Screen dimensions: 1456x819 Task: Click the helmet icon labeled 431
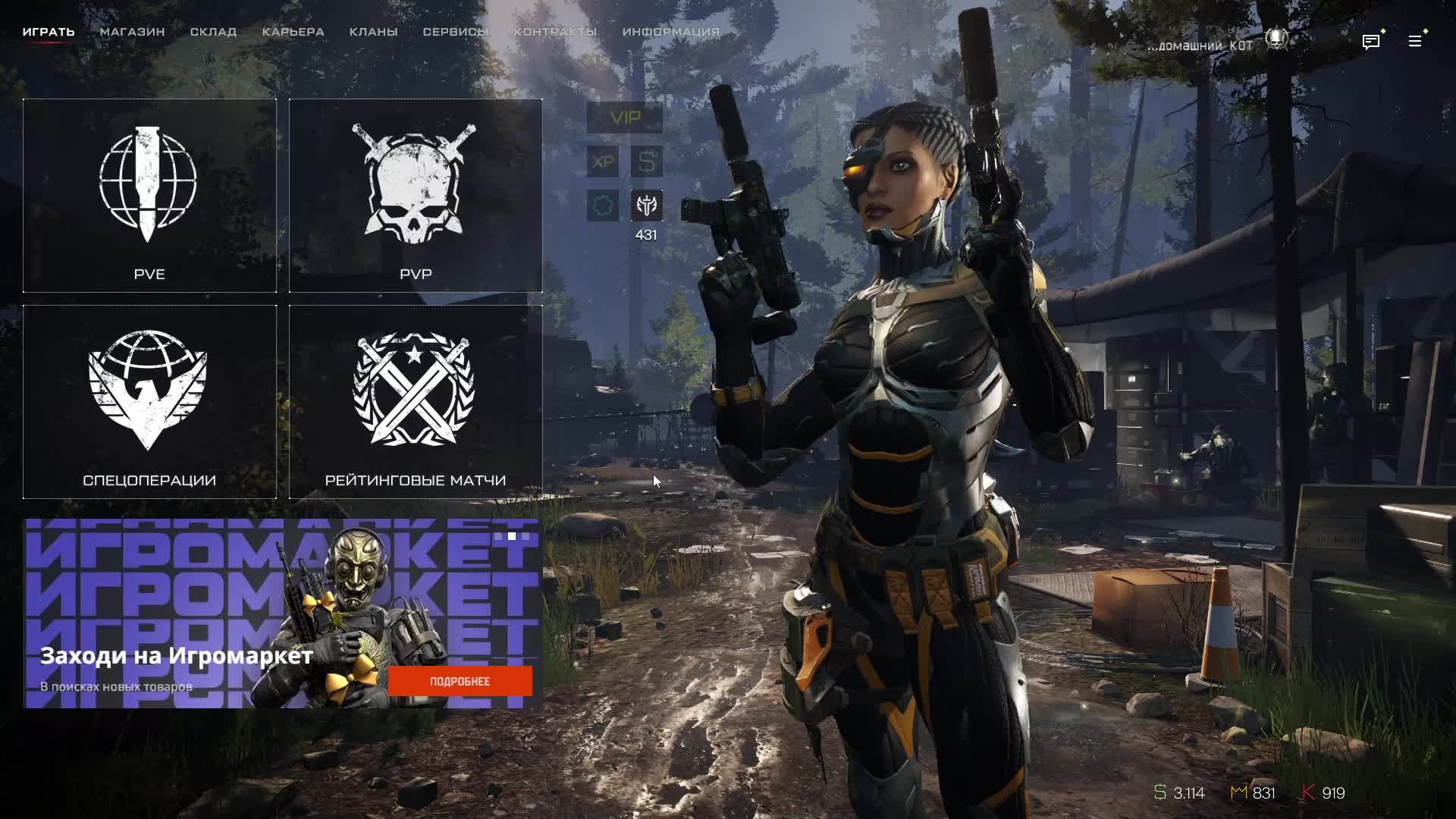pos(647,206)
